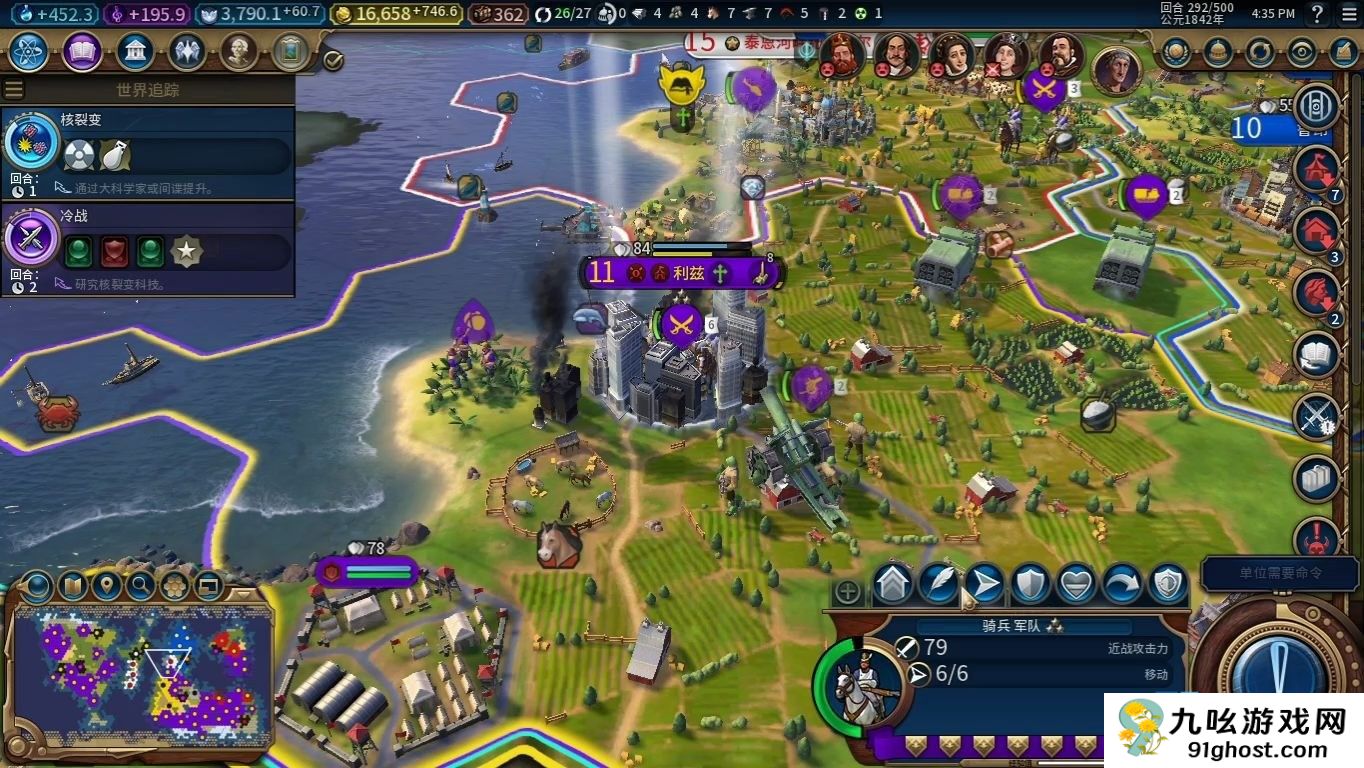Select the 核裂变 research tracker
Image resolution: width=1364 pixels, height=768 pixels.
[148, 152]
